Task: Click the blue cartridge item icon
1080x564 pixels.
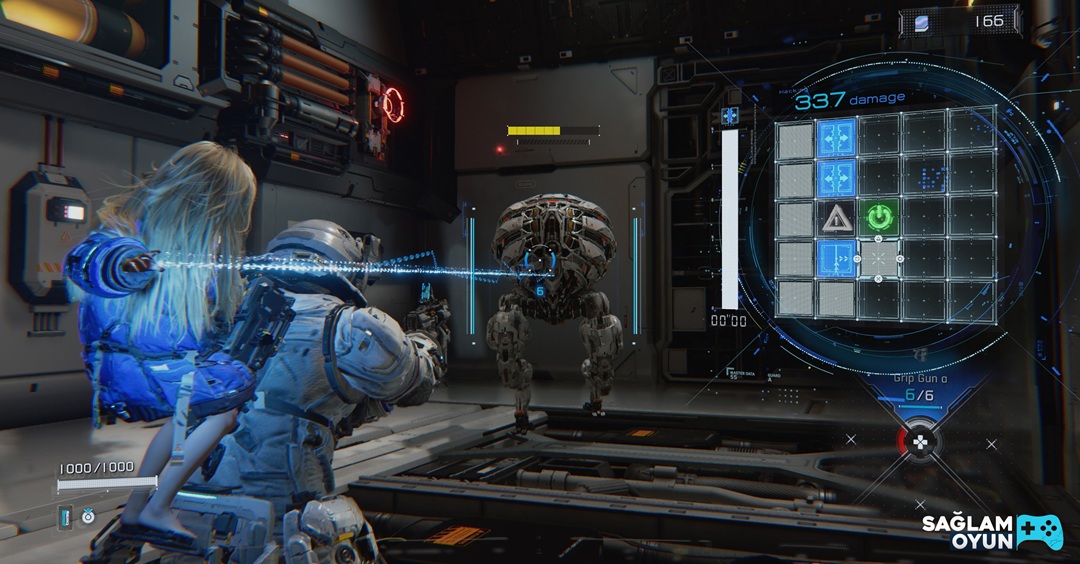Action: tap(65, 515)
